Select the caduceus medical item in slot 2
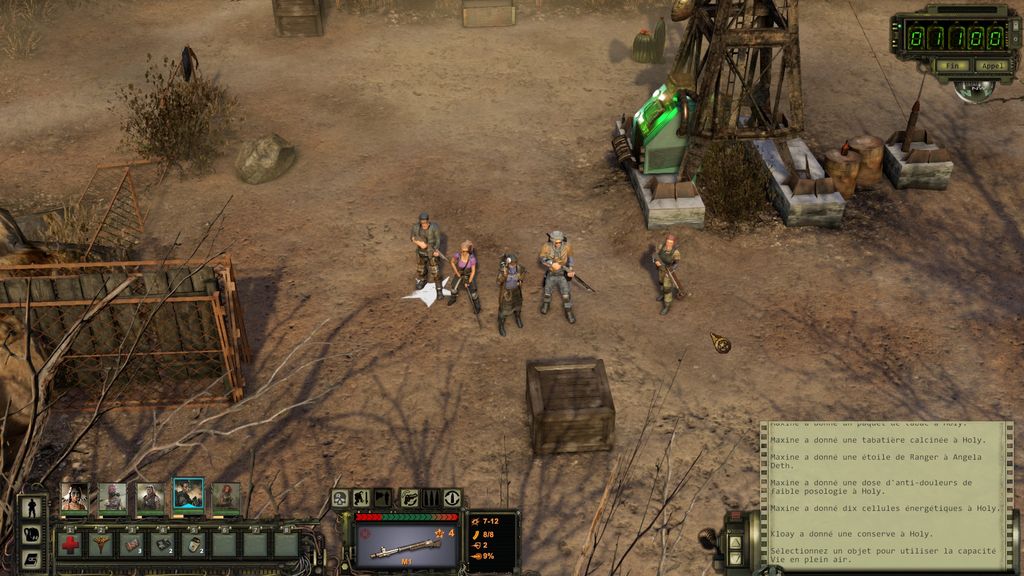Viewport: 1024px width, 576px height. pyautogui.click(x=101, y=544)
